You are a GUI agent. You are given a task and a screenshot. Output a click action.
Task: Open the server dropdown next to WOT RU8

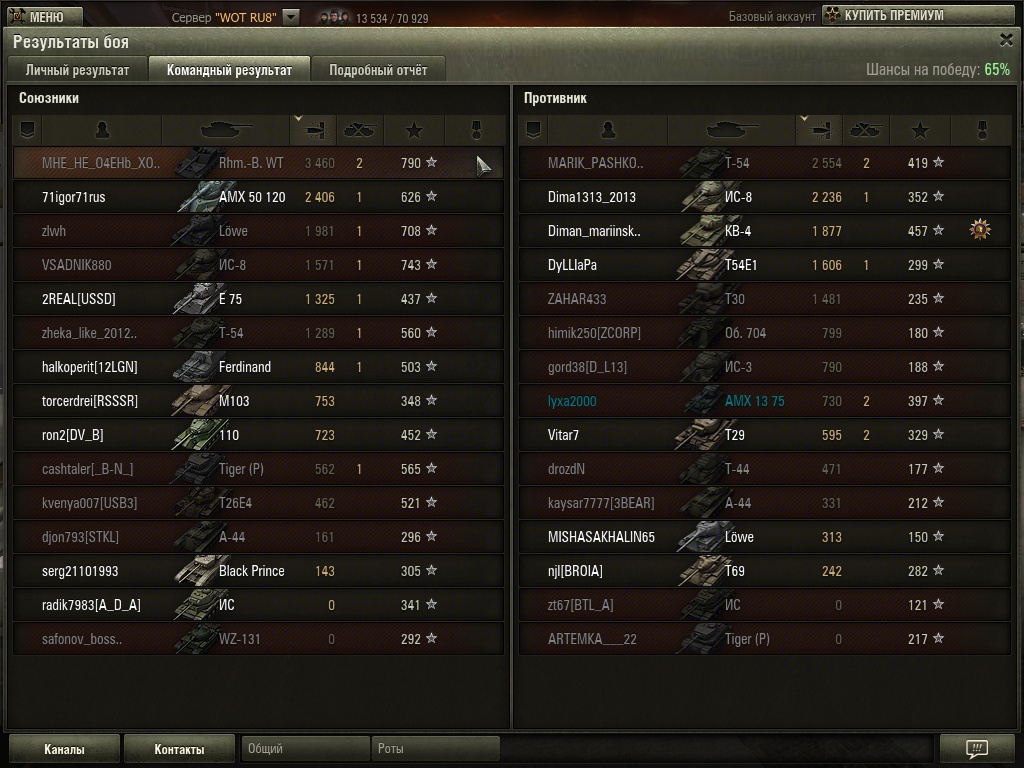pos(290,17)
